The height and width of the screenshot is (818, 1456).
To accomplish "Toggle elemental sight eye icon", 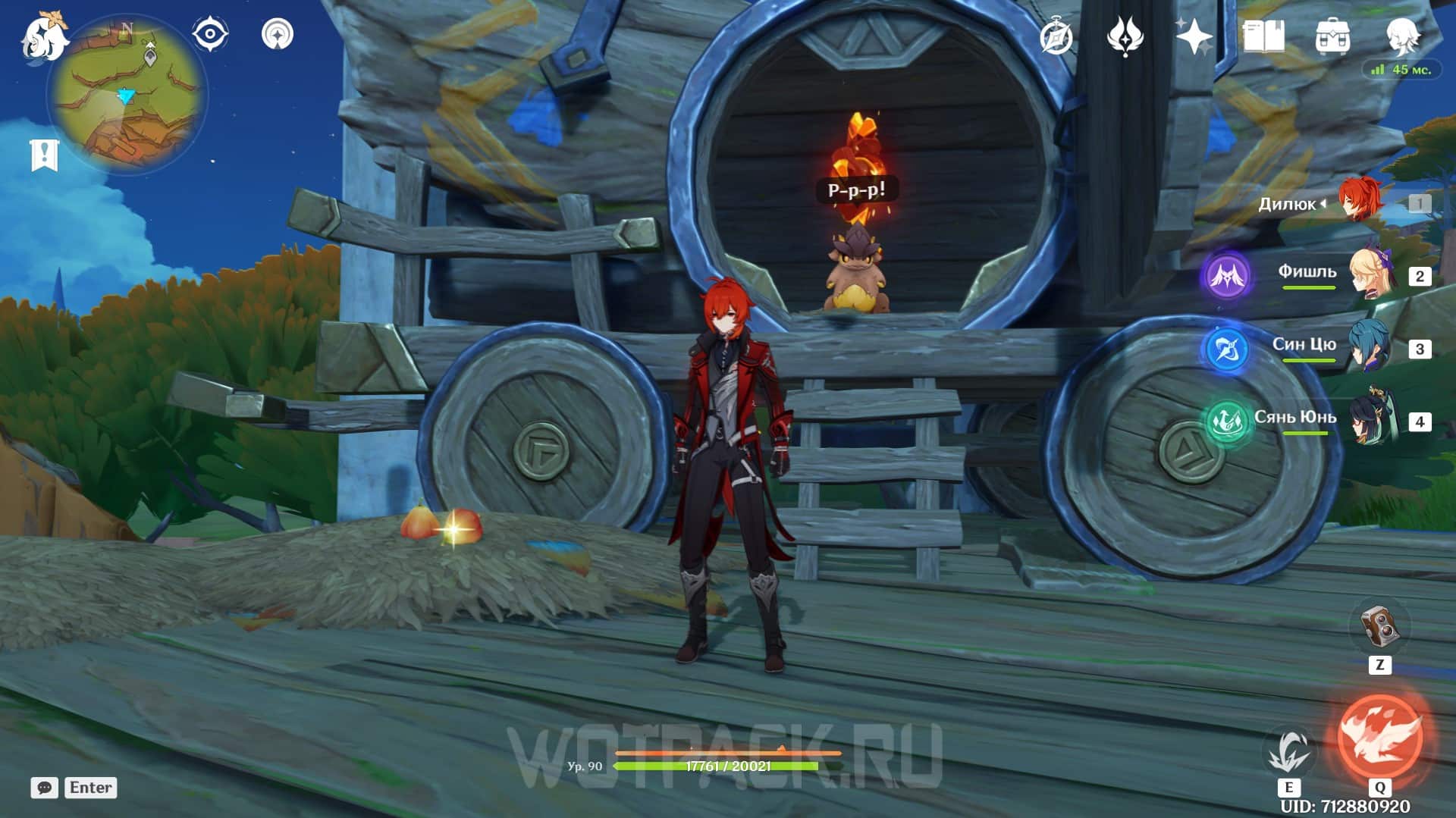I will tap(209, 34).
